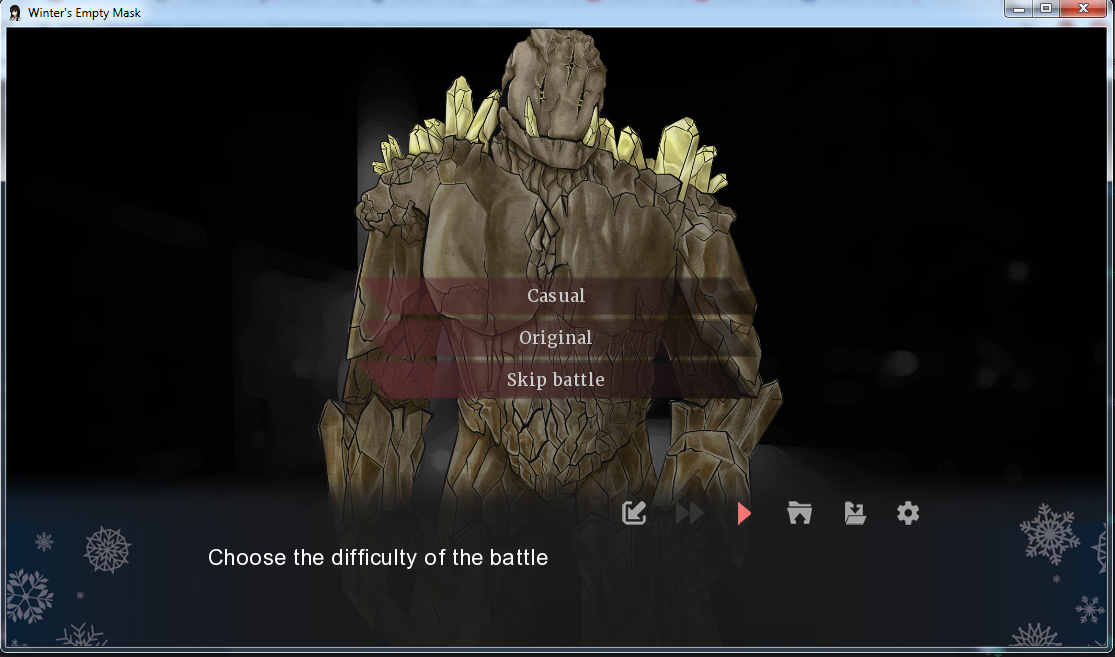Viewport: 1115px width, 657px height.
Task: Pick the Skip battle choice
Action: tap(556, 380)
